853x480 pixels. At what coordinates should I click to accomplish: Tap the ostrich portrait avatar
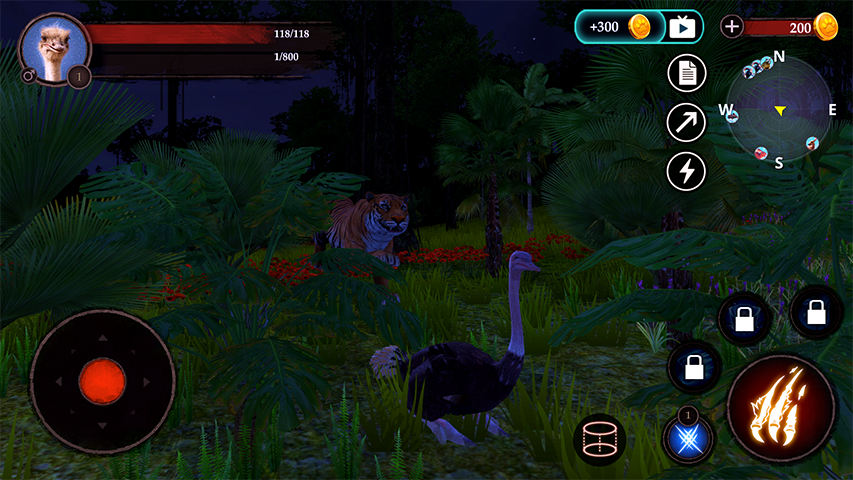click(54, 48)
